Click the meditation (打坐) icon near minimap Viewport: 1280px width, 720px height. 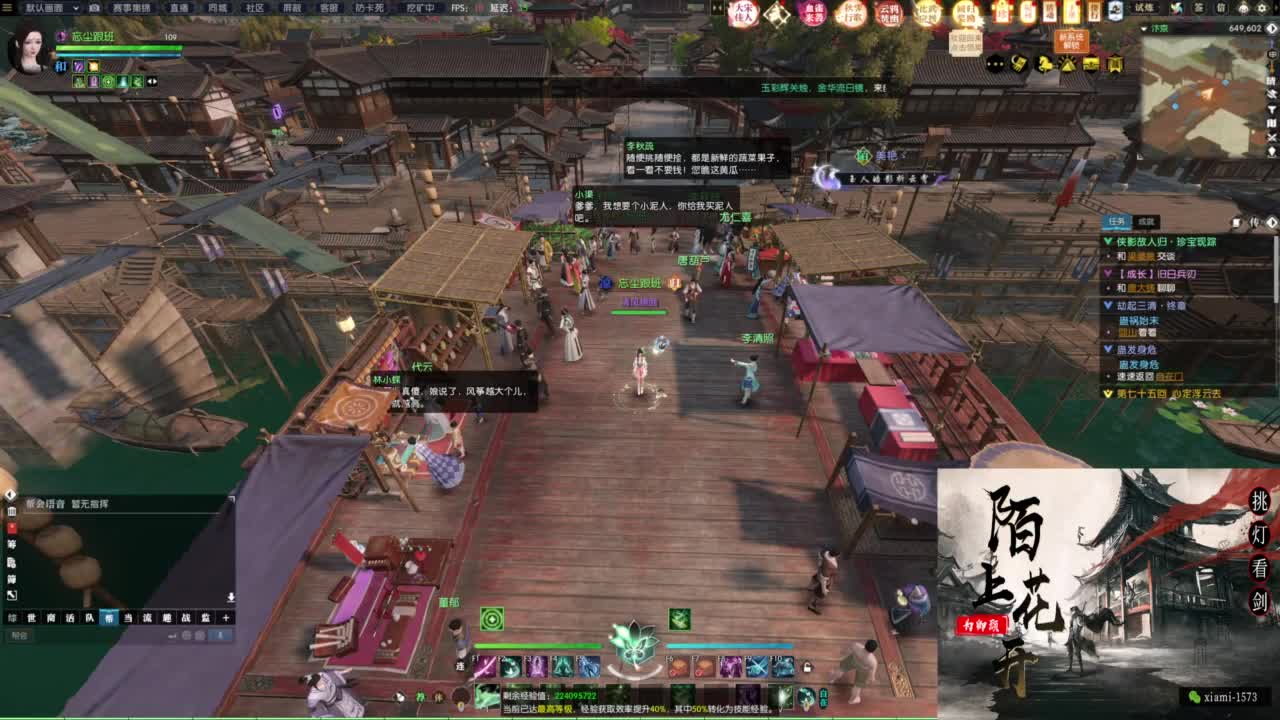tap(1068, 64)
